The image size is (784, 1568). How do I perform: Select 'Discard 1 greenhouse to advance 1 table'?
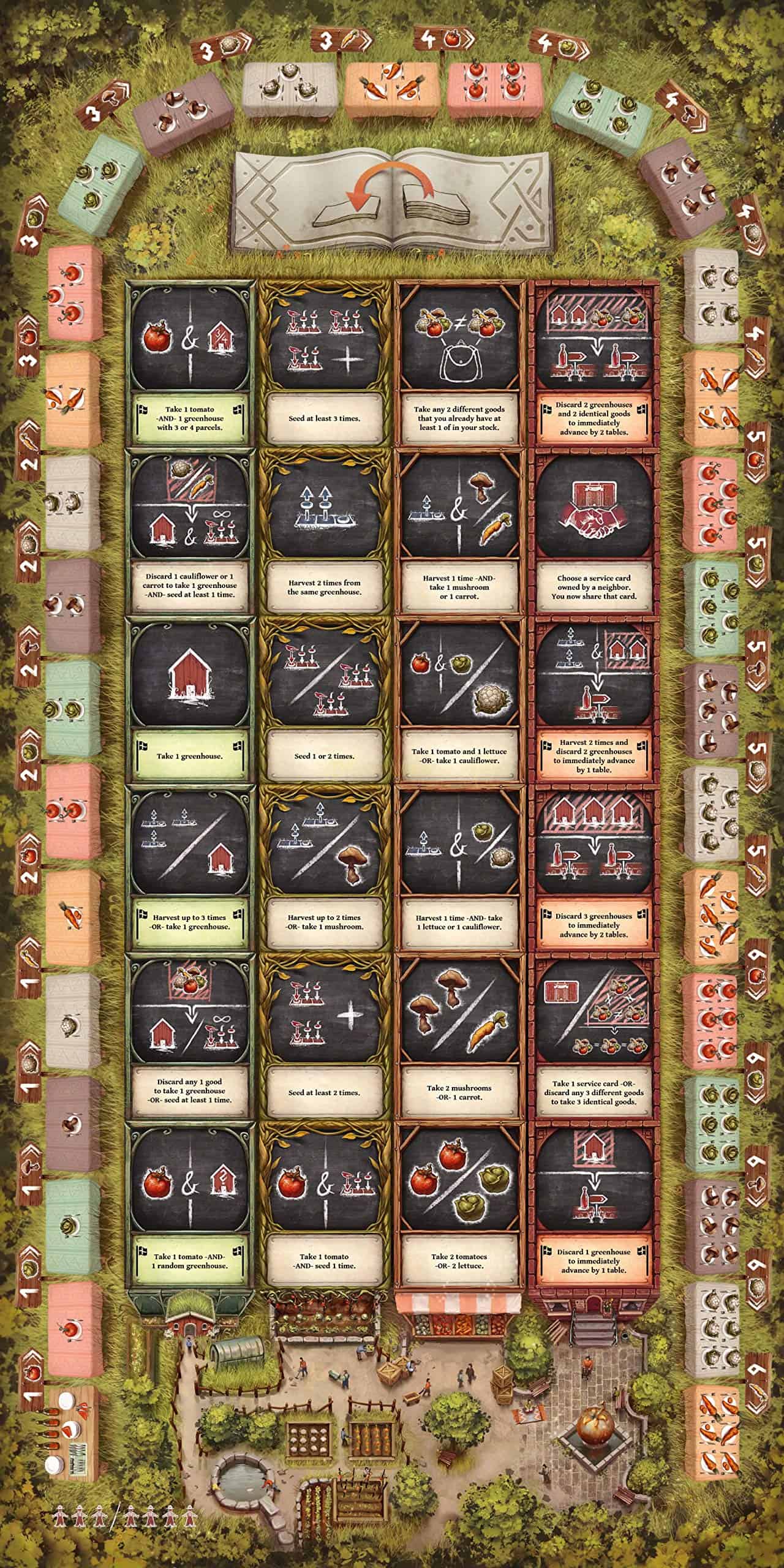tap(594, 1205)
